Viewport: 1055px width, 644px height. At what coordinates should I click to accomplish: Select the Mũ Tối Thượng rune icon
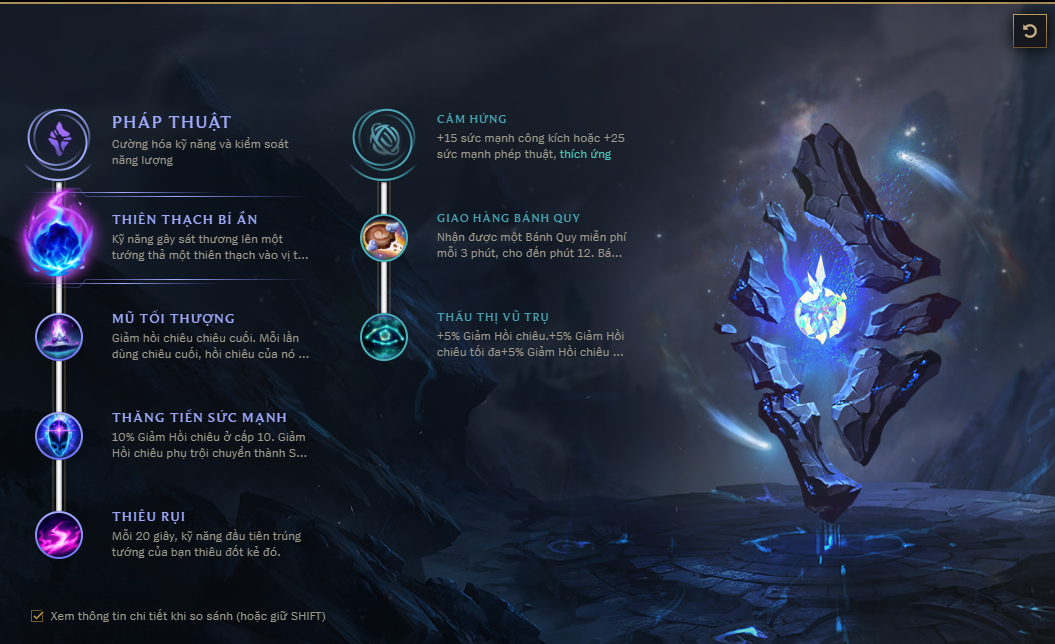click(59, 336)
